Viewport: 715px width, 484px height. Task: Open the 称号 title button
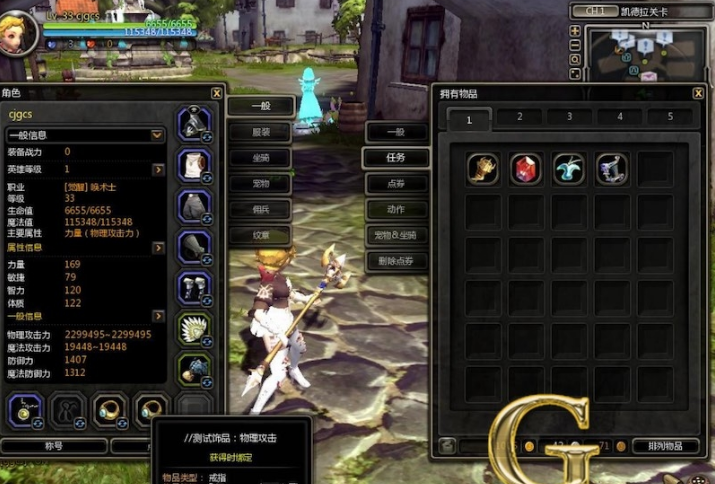pyautogui.click(x=54, y=446)
